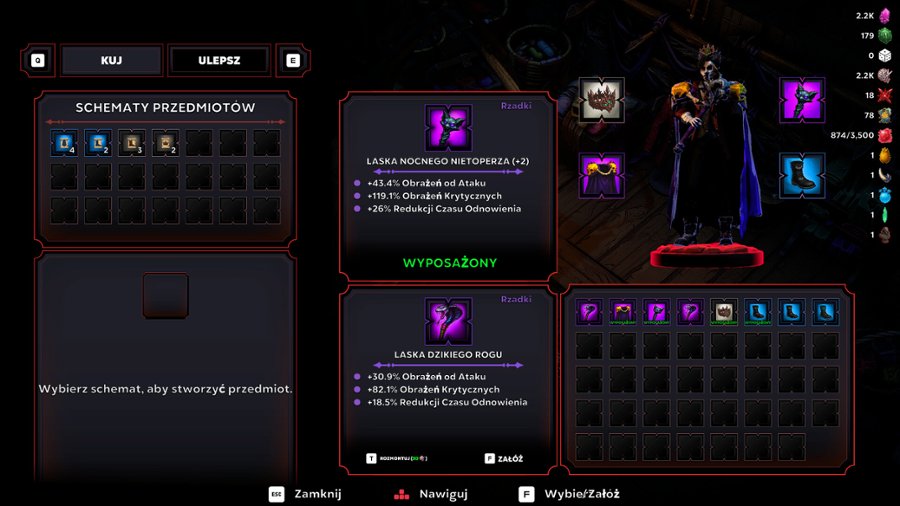
Task: Select the tan schematic with quantity 2
Action: (166, 144)
